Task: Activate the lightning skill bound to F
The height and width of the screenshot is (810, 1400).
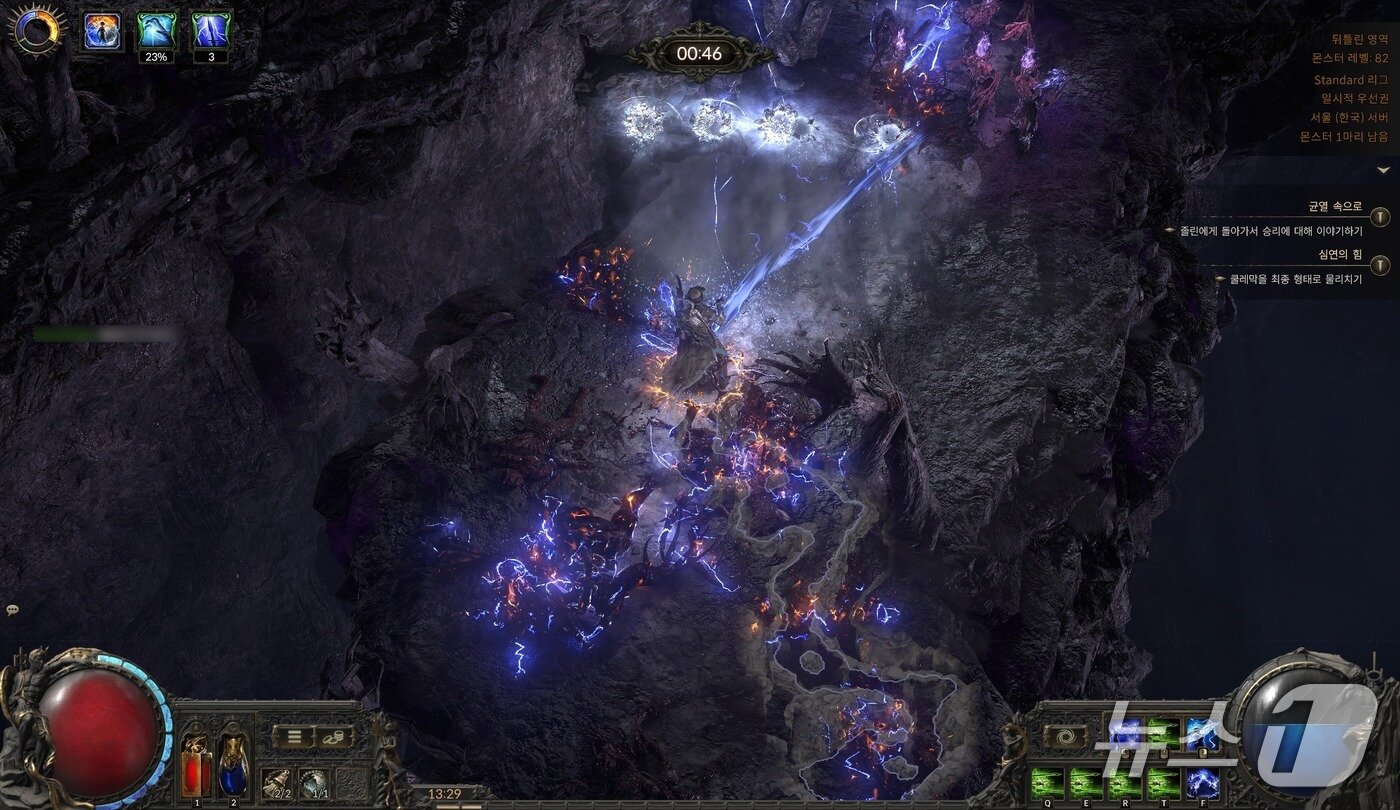Action: pos(1202,782)
